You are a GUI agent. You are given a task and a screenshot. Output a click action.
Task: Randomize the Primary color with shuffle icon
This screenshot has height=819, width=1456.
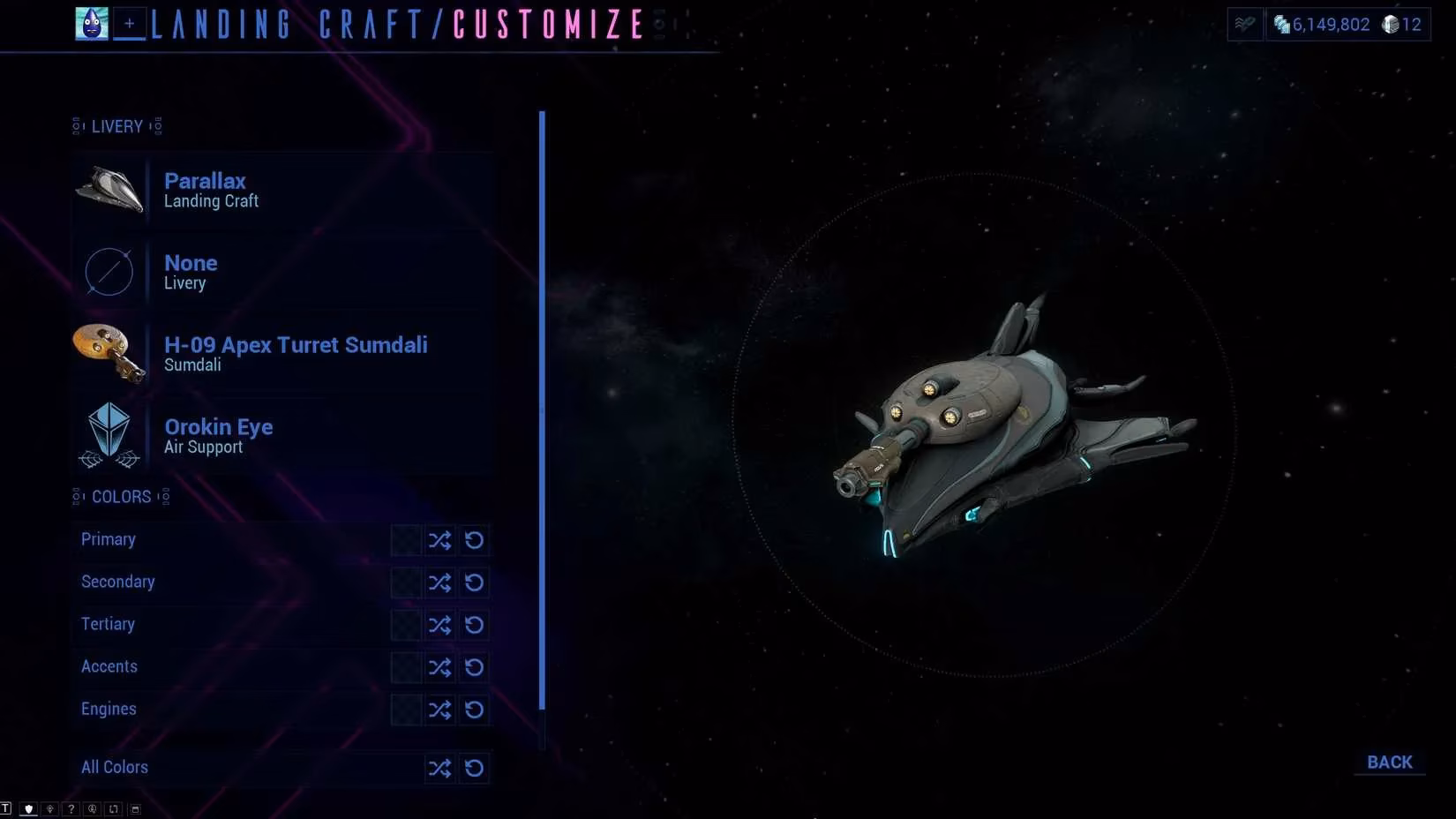[439, 539]
